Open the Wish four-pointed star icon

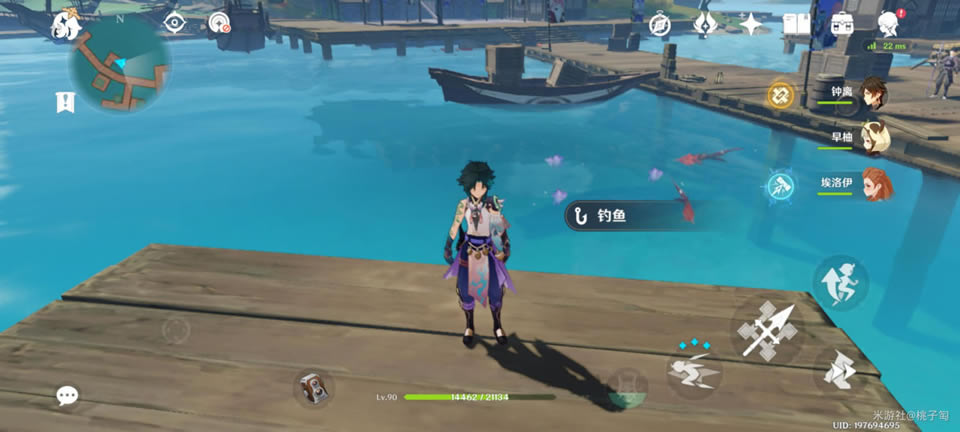click(x=751, y=23)
